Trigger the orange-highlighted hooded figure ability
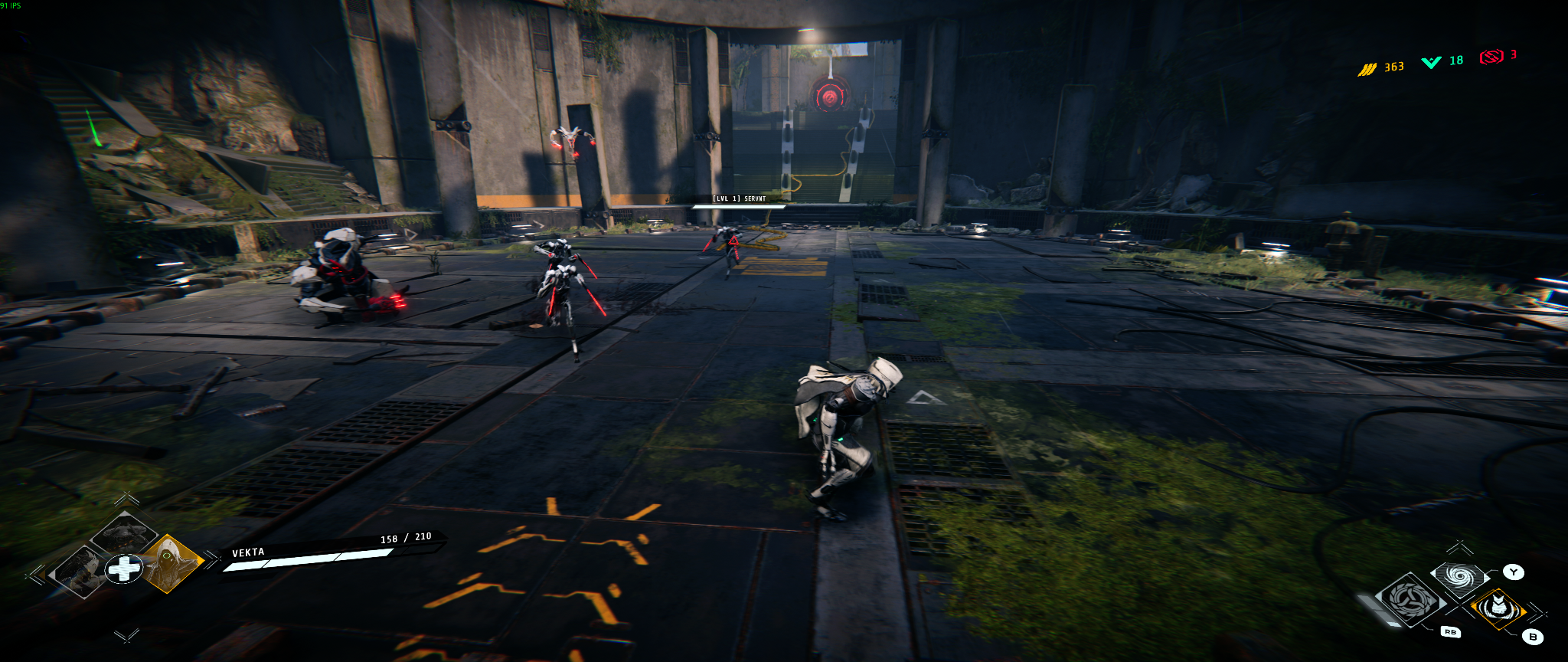Screen dimensions: 1568x662 pos(1498,608)
